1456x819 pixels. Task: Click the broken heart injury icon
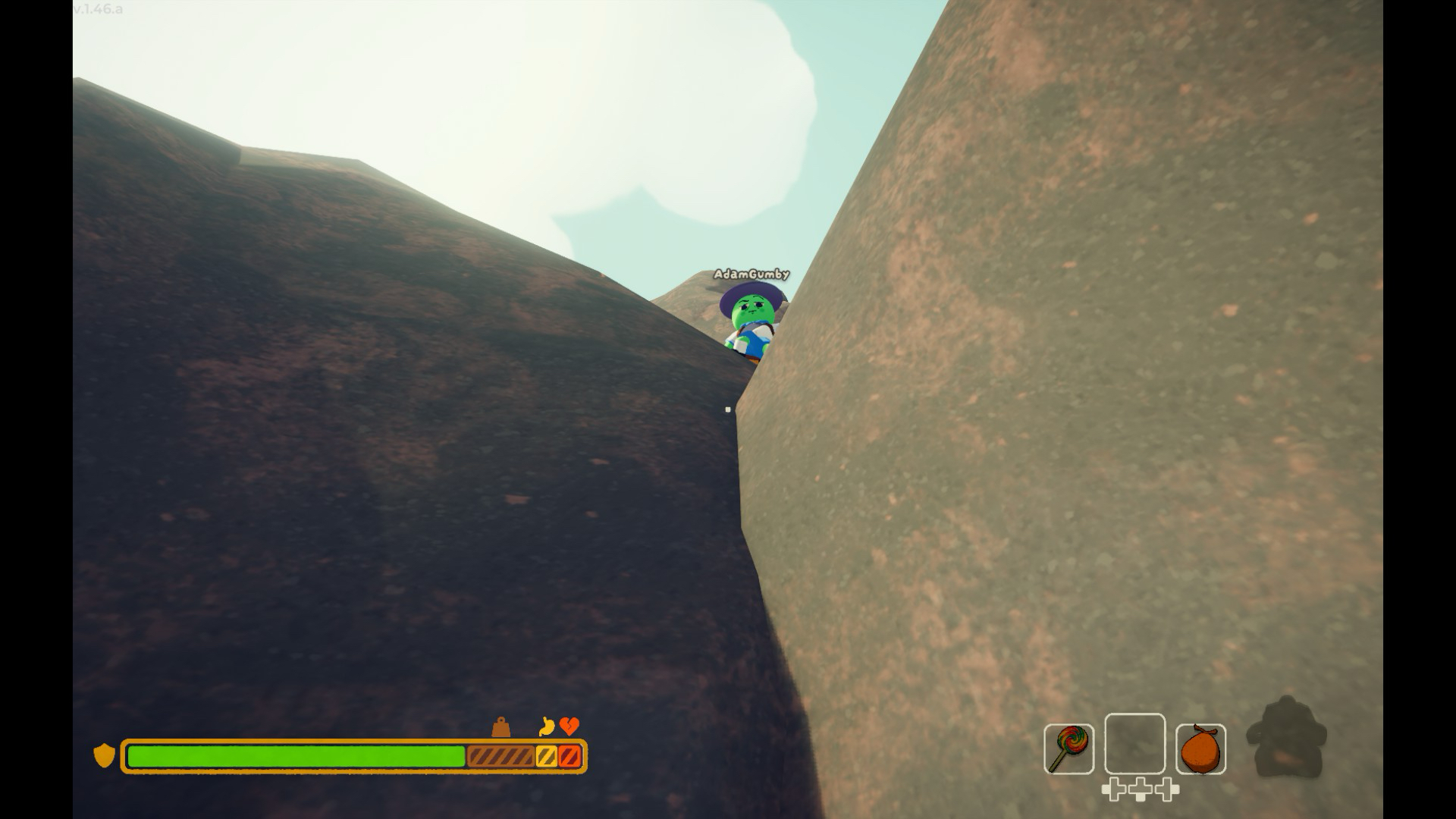pyautogui.click(x=570, y=726)
